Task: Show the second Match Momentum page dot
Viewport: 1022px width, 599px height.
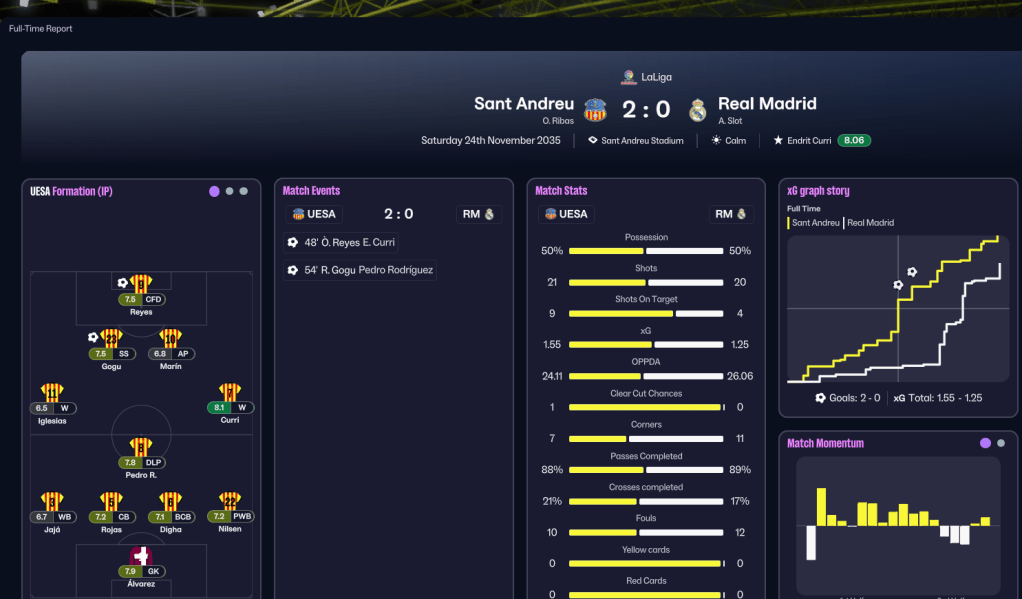Action: point(1001,443)
